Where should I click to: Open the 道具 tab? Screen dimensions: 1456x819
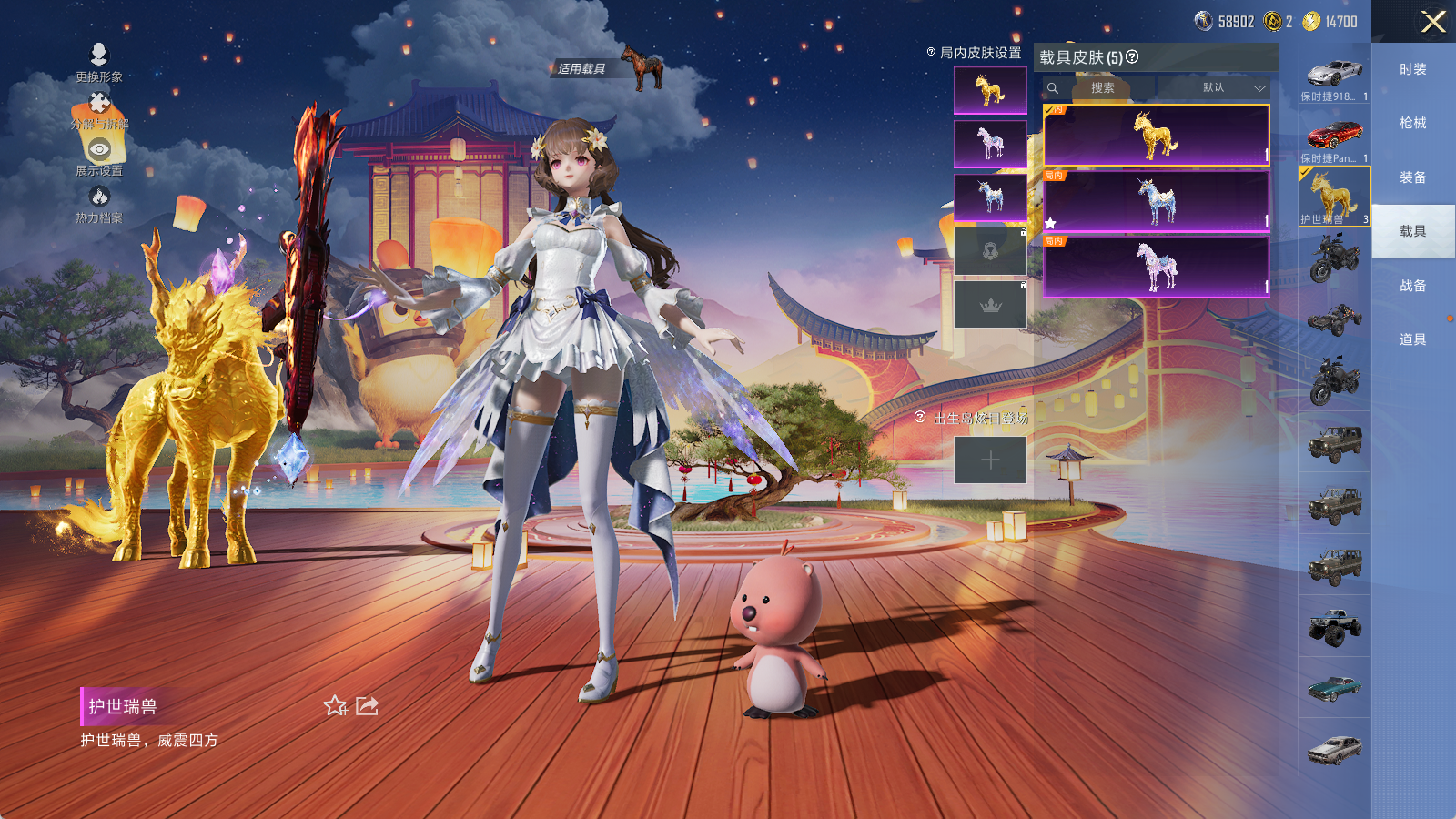pyautogui.click(x=1412, y=339)
